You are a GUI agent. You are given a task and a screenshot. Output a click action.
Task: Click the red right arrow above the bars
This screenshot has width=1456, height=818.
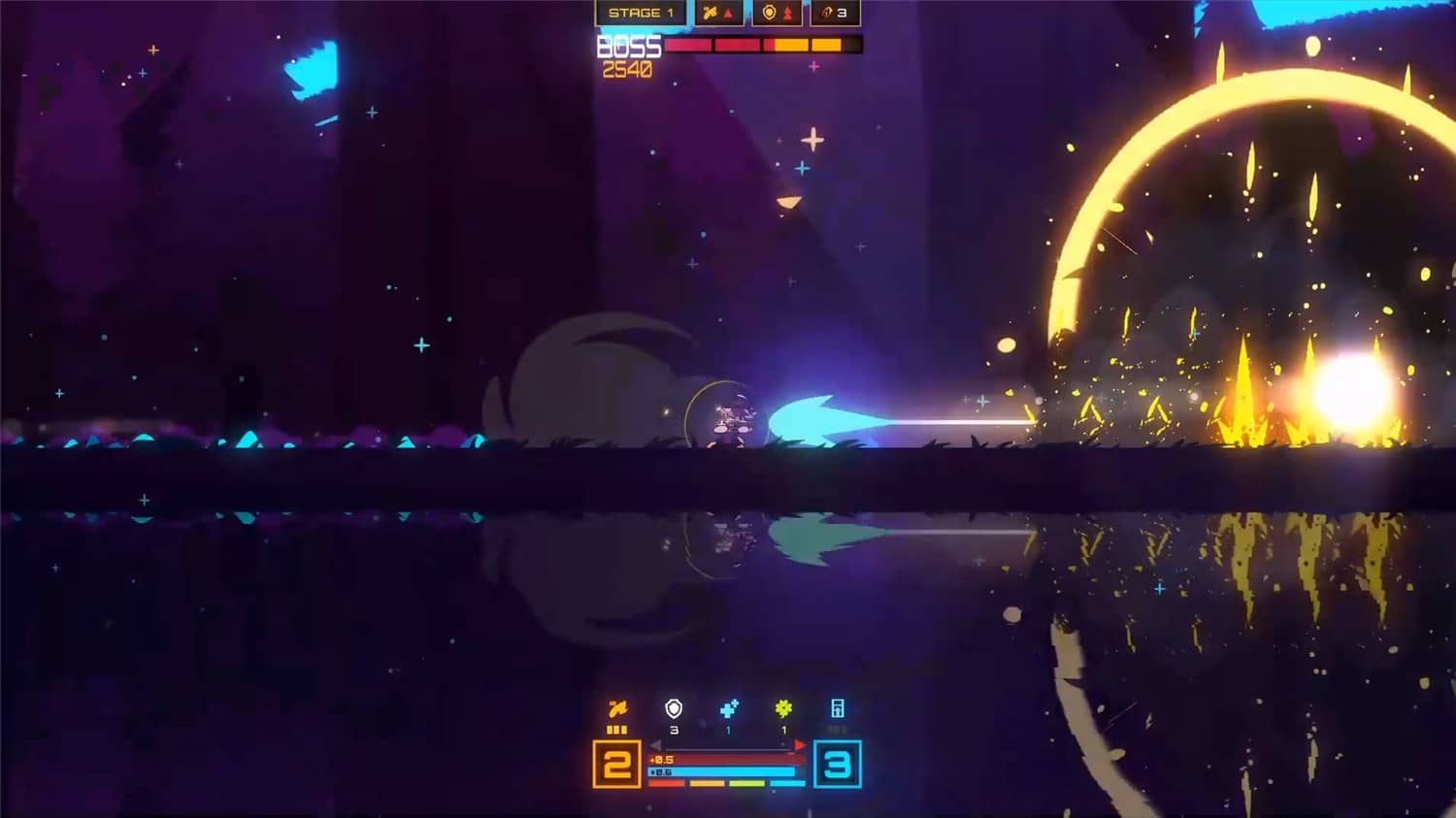coord(800,745)
